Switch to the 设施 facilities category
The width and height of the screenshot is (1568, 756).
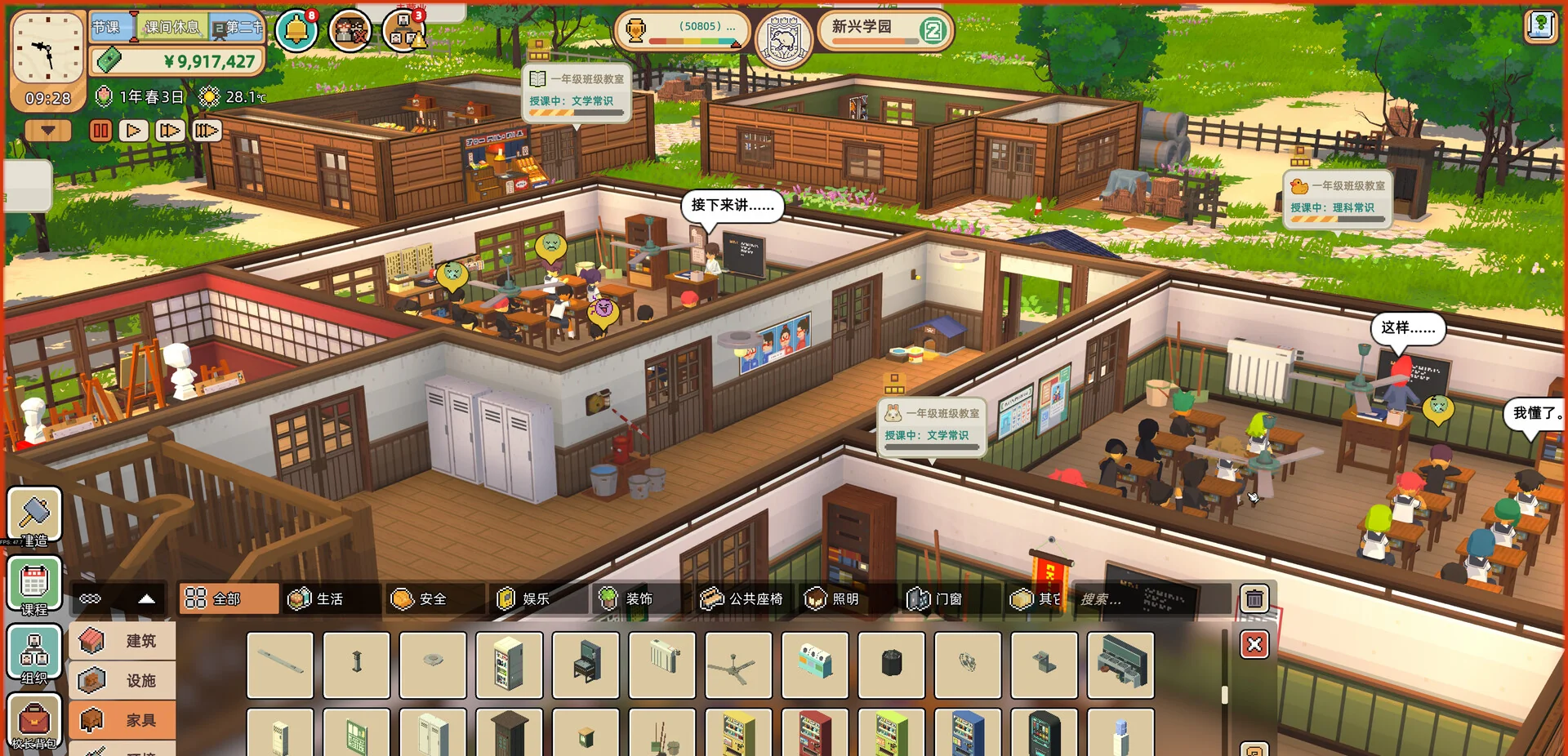[123, 680]
